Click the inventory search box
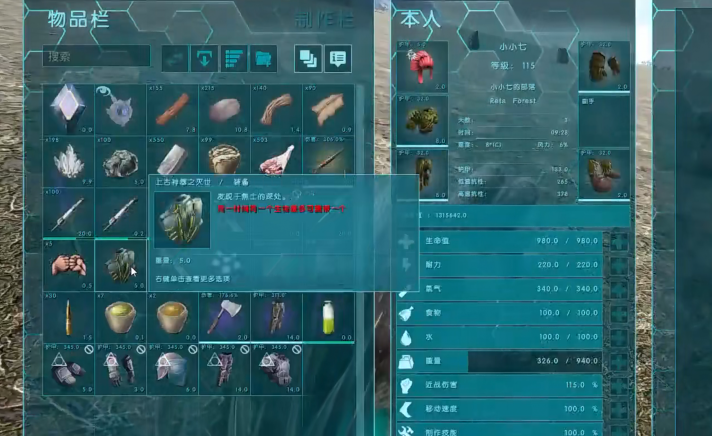Image resolution: width=712 pixels, height=436 pixels. tap(96, 58)
